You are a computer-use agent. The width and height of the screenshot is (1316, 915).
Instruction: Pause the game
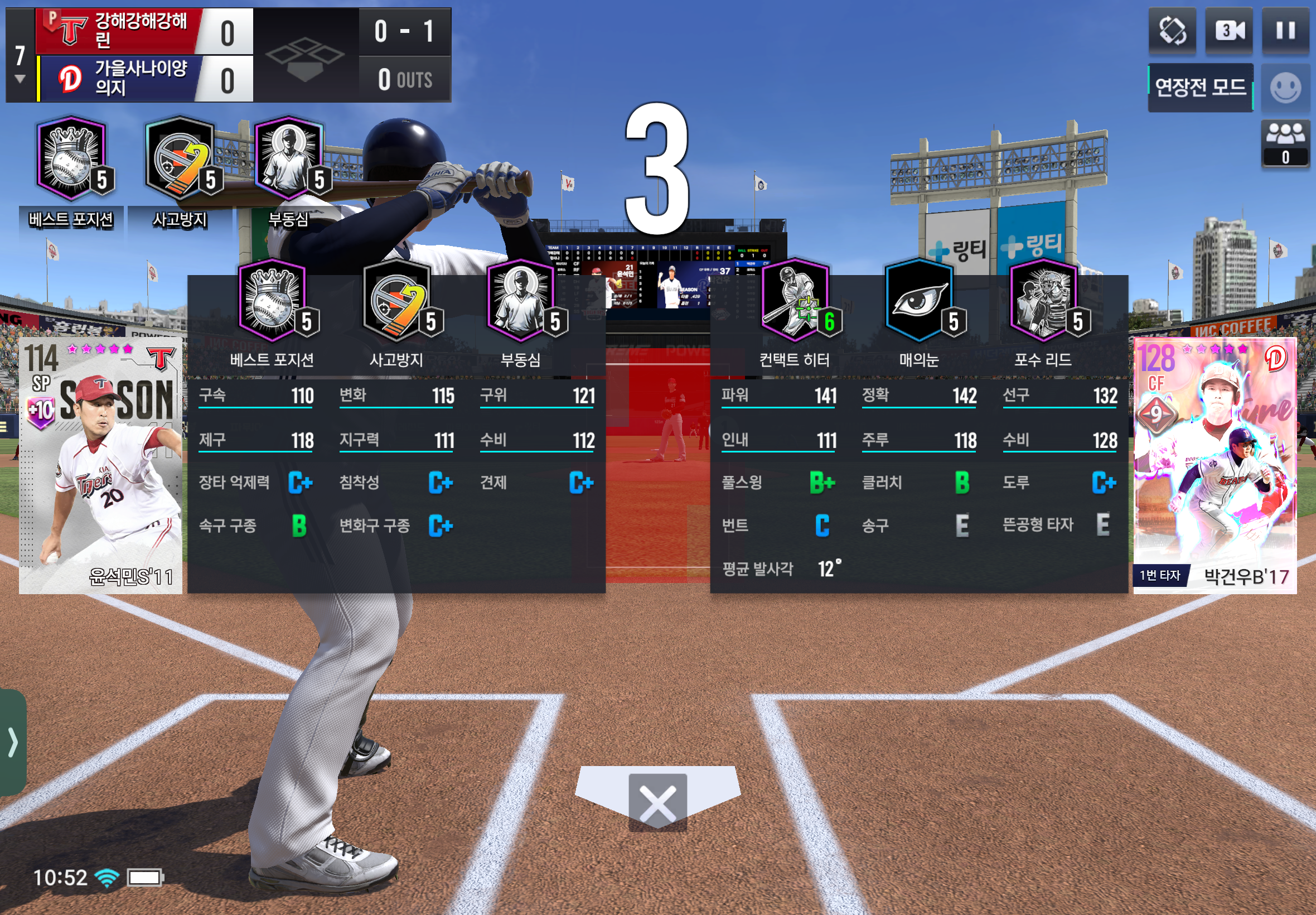1285,31
